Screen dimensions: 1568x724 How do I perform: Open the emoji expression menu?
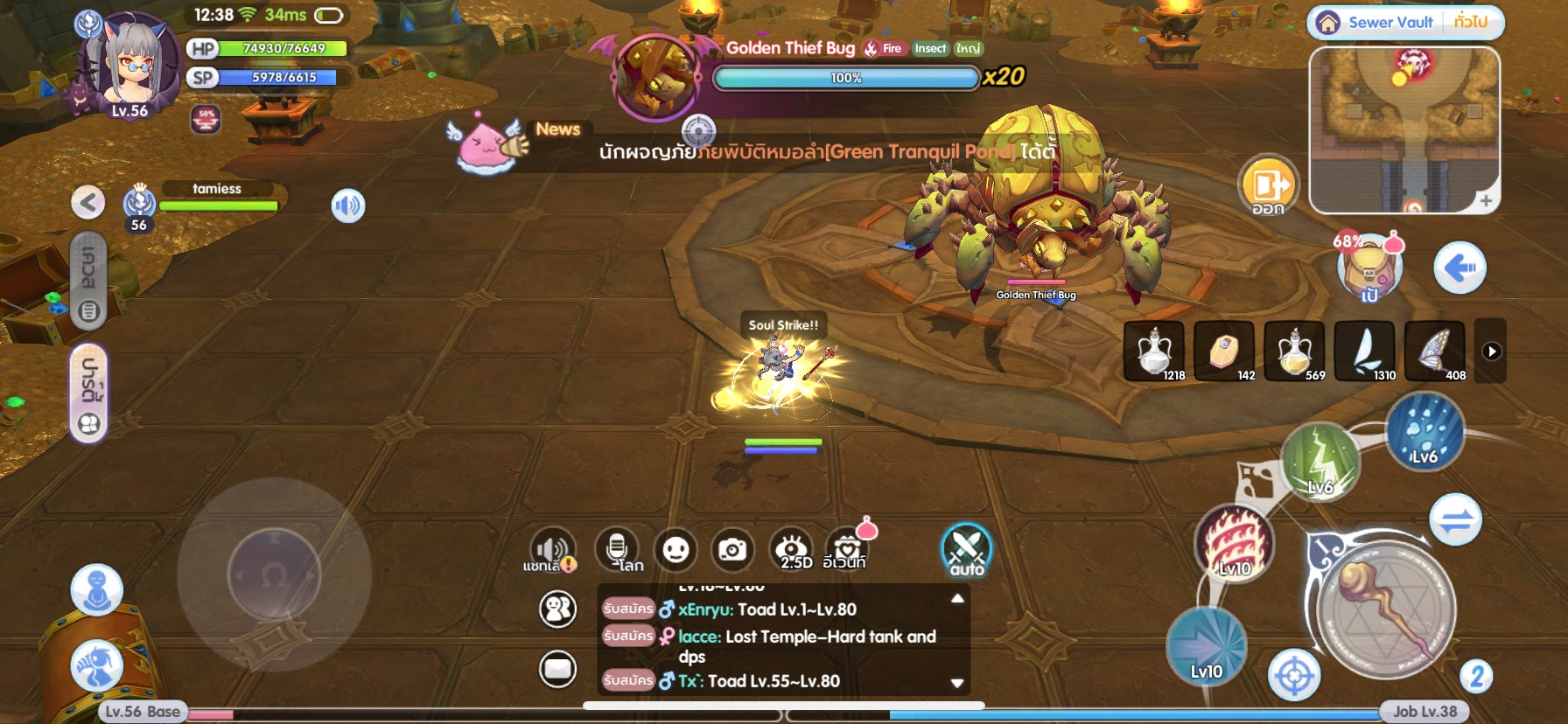(675, 550)
